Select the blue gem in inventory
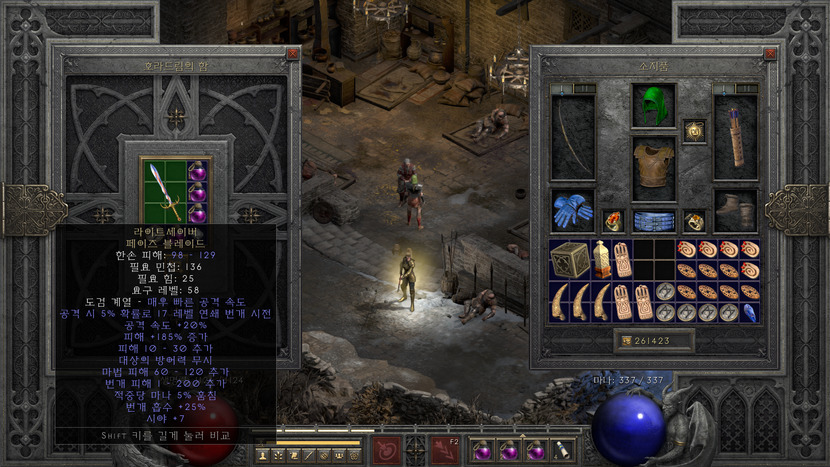The height and width of the screenshot is (467, 830). pyautogui.click(x=750, y=312)
